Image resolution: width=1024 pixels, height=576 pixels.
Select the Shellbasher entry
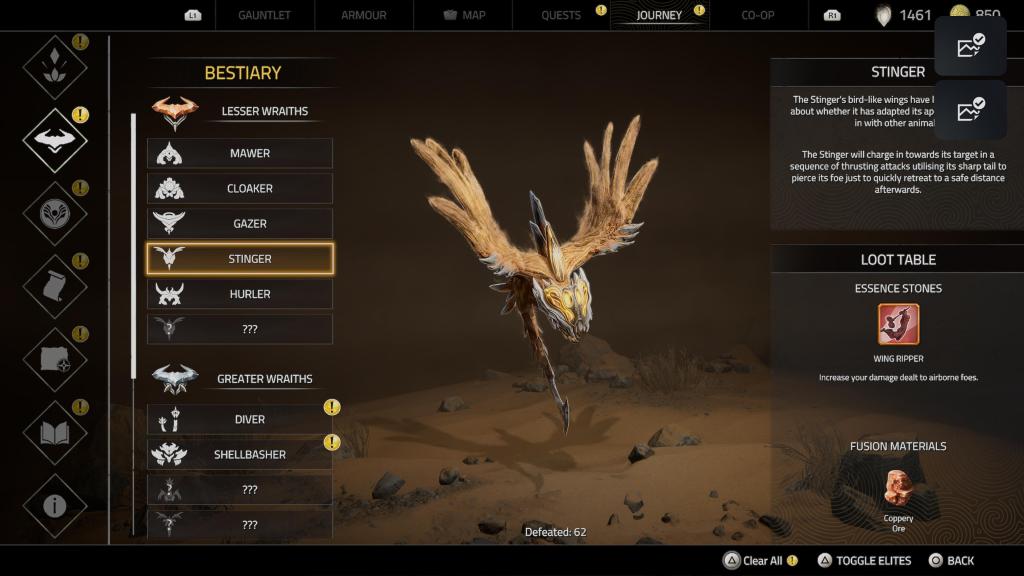pyautogui.click(x=240, y=454)
